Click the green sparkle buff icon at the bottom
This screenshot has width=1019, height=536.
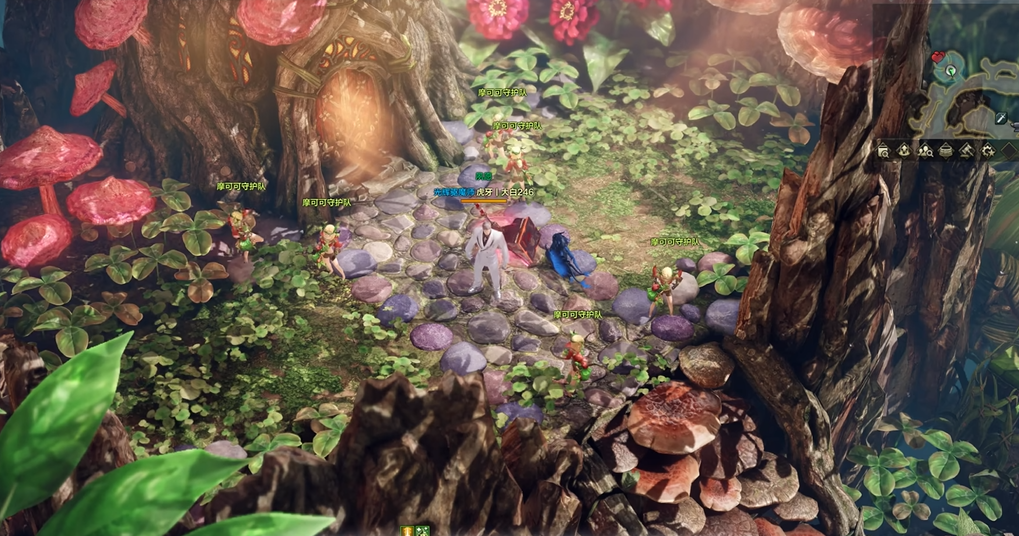pyautogui.click(x=423, y=530)
